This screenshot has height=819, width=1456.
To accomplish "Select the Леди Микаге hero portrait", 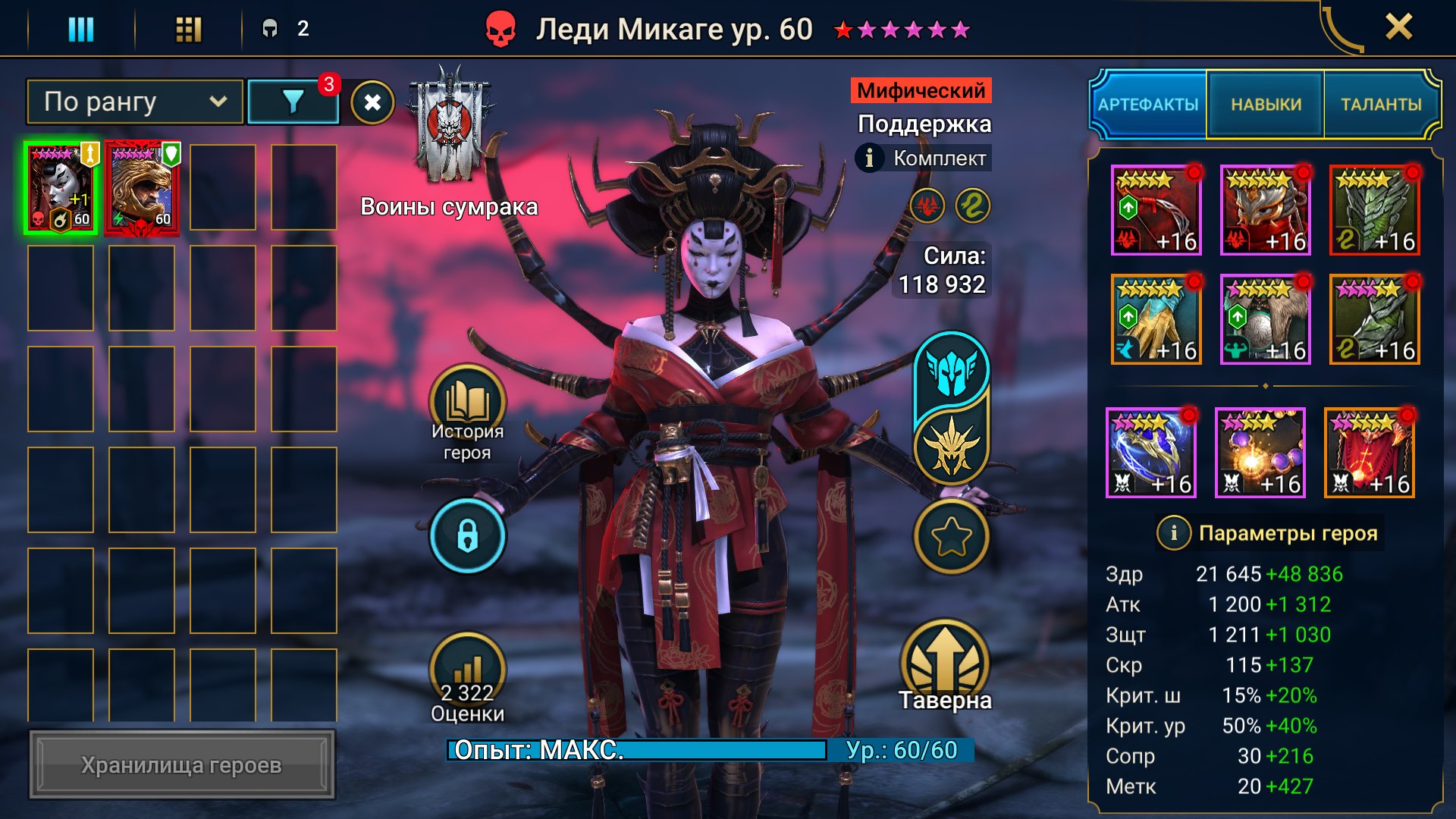I will [61, 188].
